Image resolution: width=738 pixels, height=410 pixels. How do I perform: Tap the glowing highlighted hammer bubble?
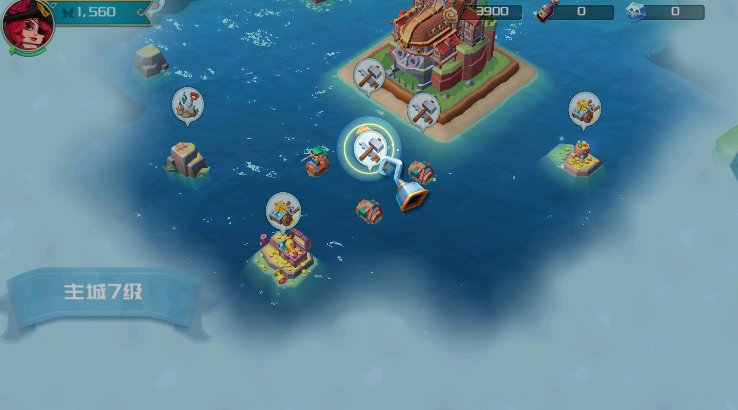(369, 147)
